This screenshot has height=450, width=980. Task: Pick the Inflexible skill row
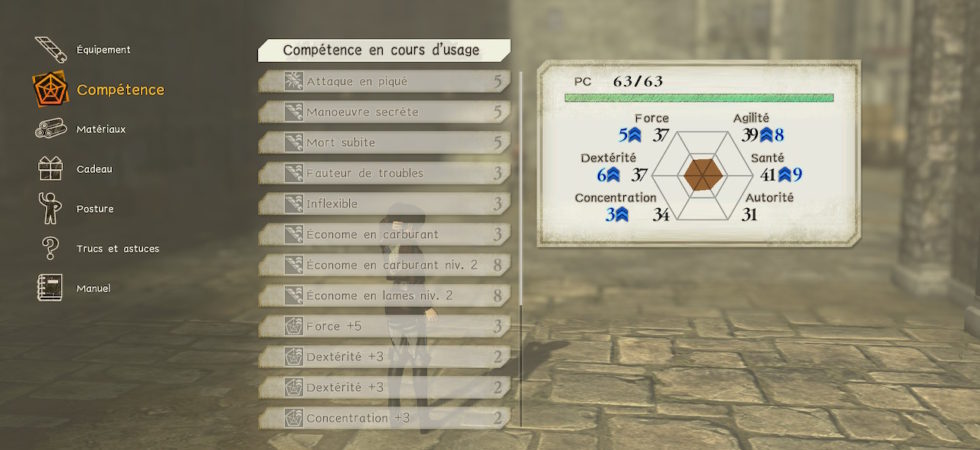click(x=385, y=204)
